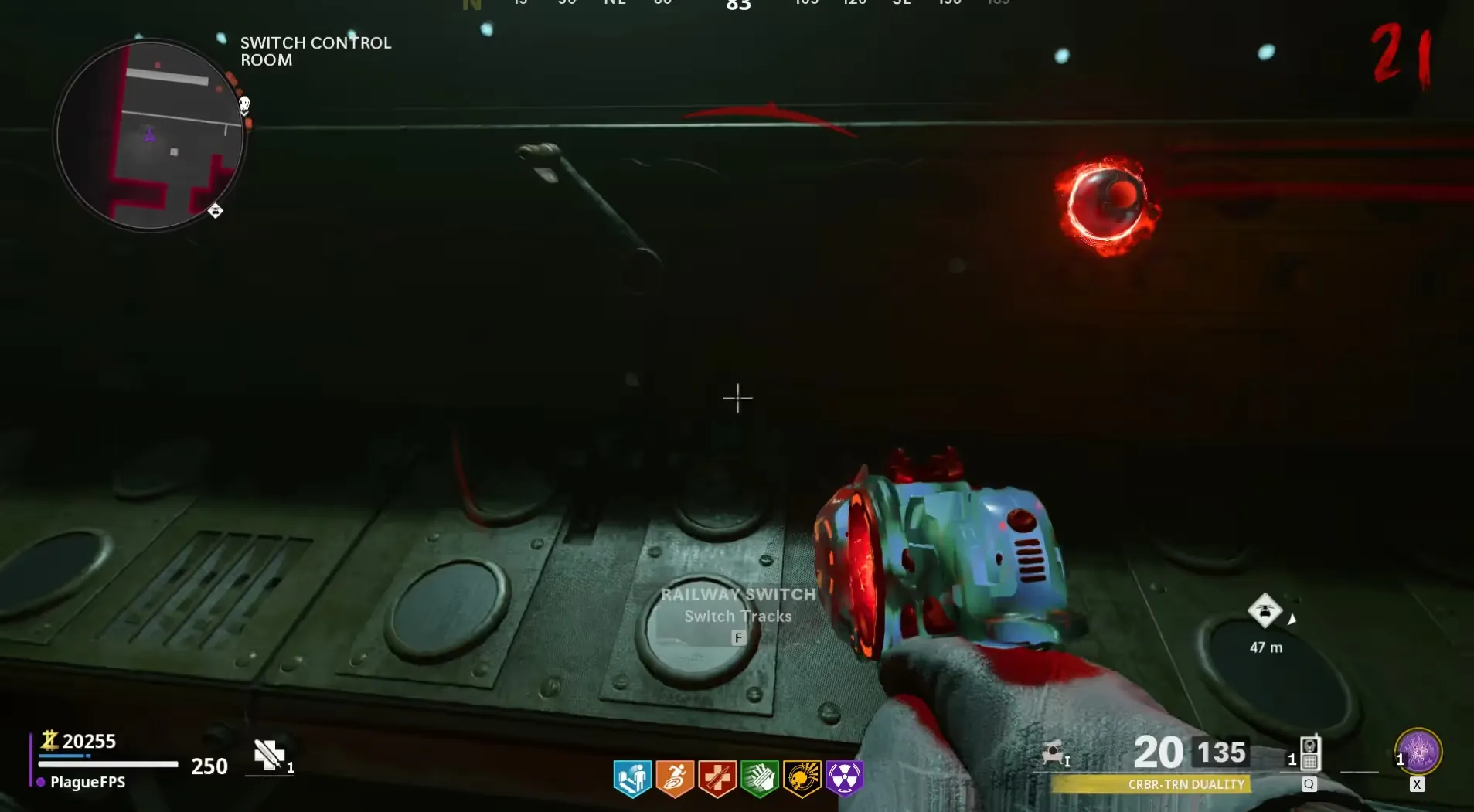Click the self-revive syringe icon

pos(269,755)
